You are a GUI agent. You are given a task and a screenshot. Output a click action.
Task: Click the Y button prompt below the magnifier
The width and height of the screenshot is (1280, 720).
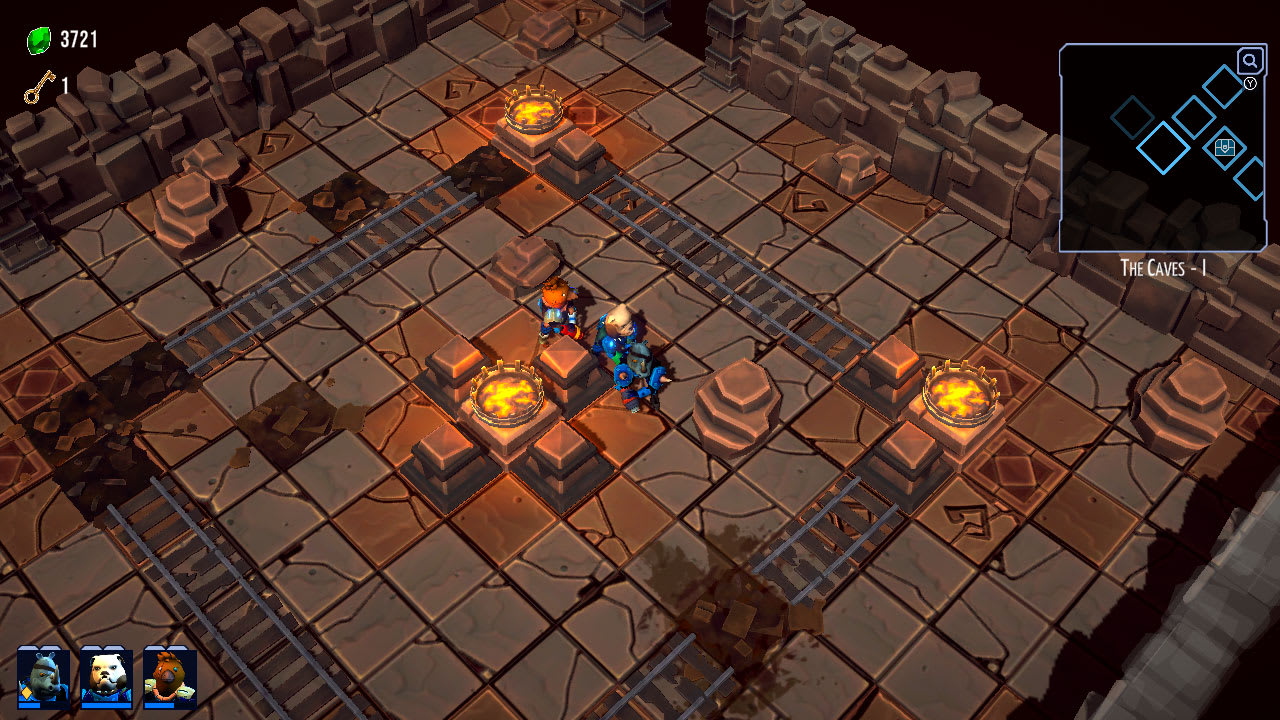coord(1251,83)
